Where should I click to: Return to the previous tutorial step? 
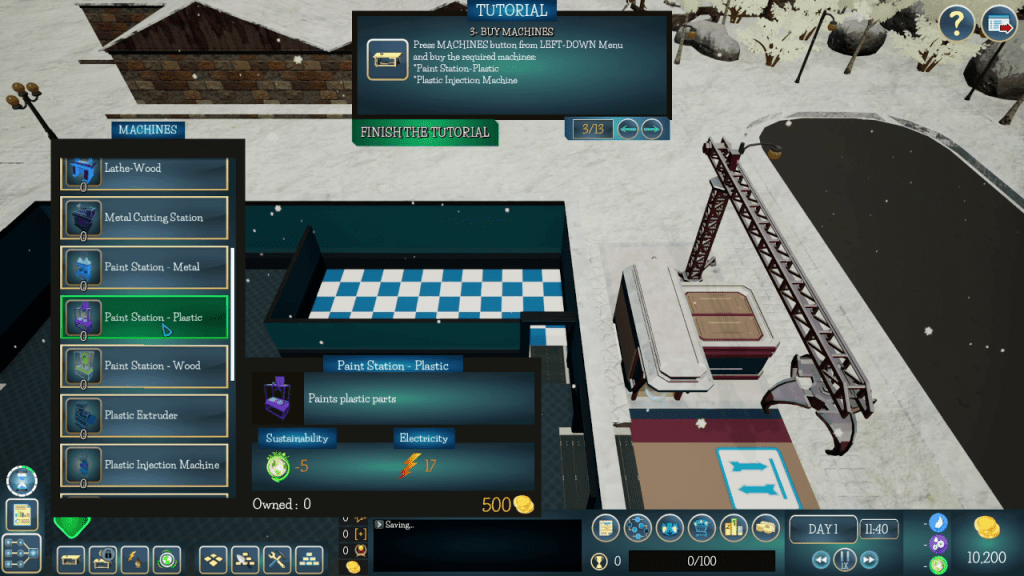pyautogui.click(x=628, y=129)
